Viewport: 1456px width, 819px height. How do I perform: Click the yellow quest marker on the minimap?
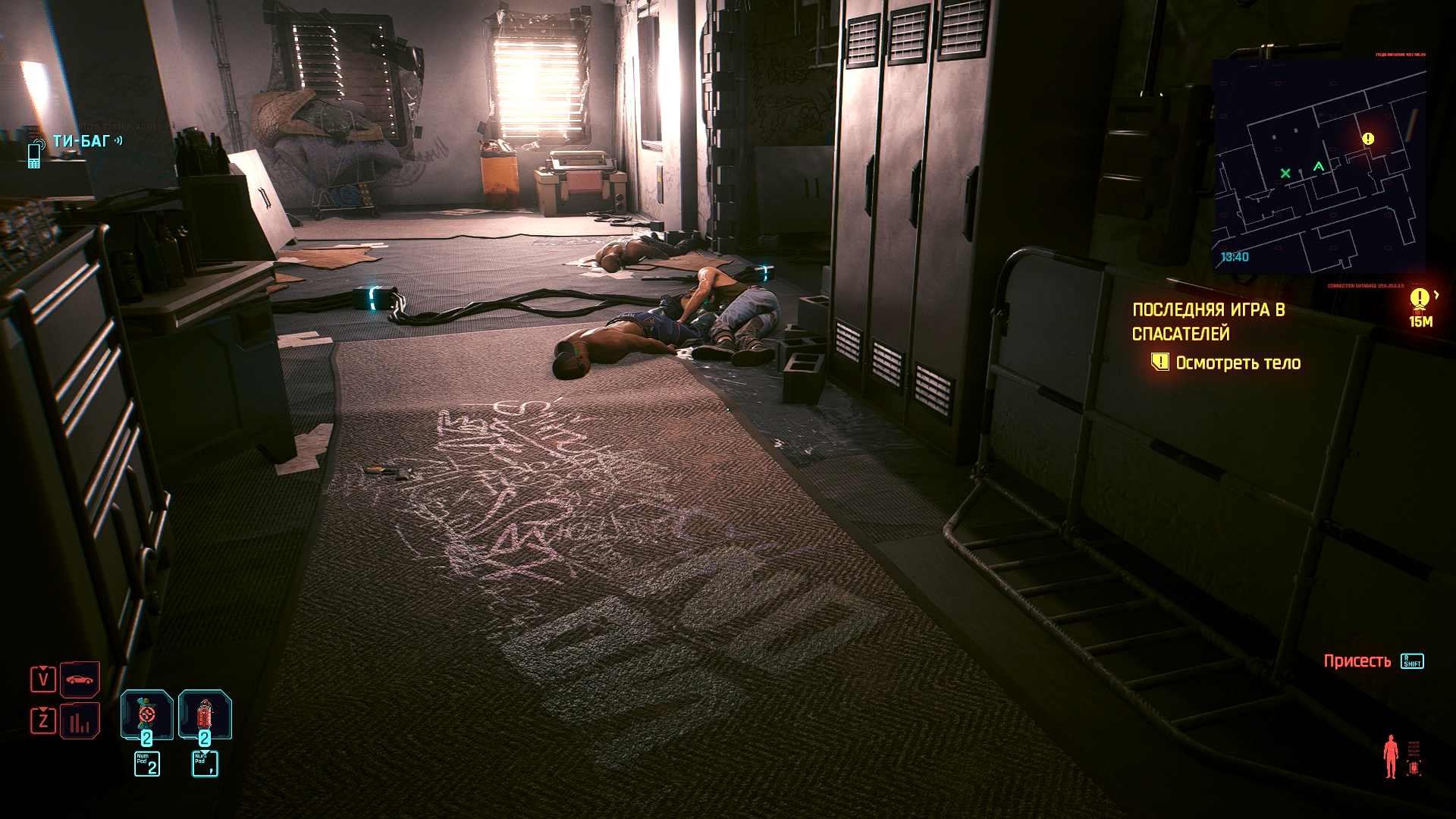(x=1368, y=139)
